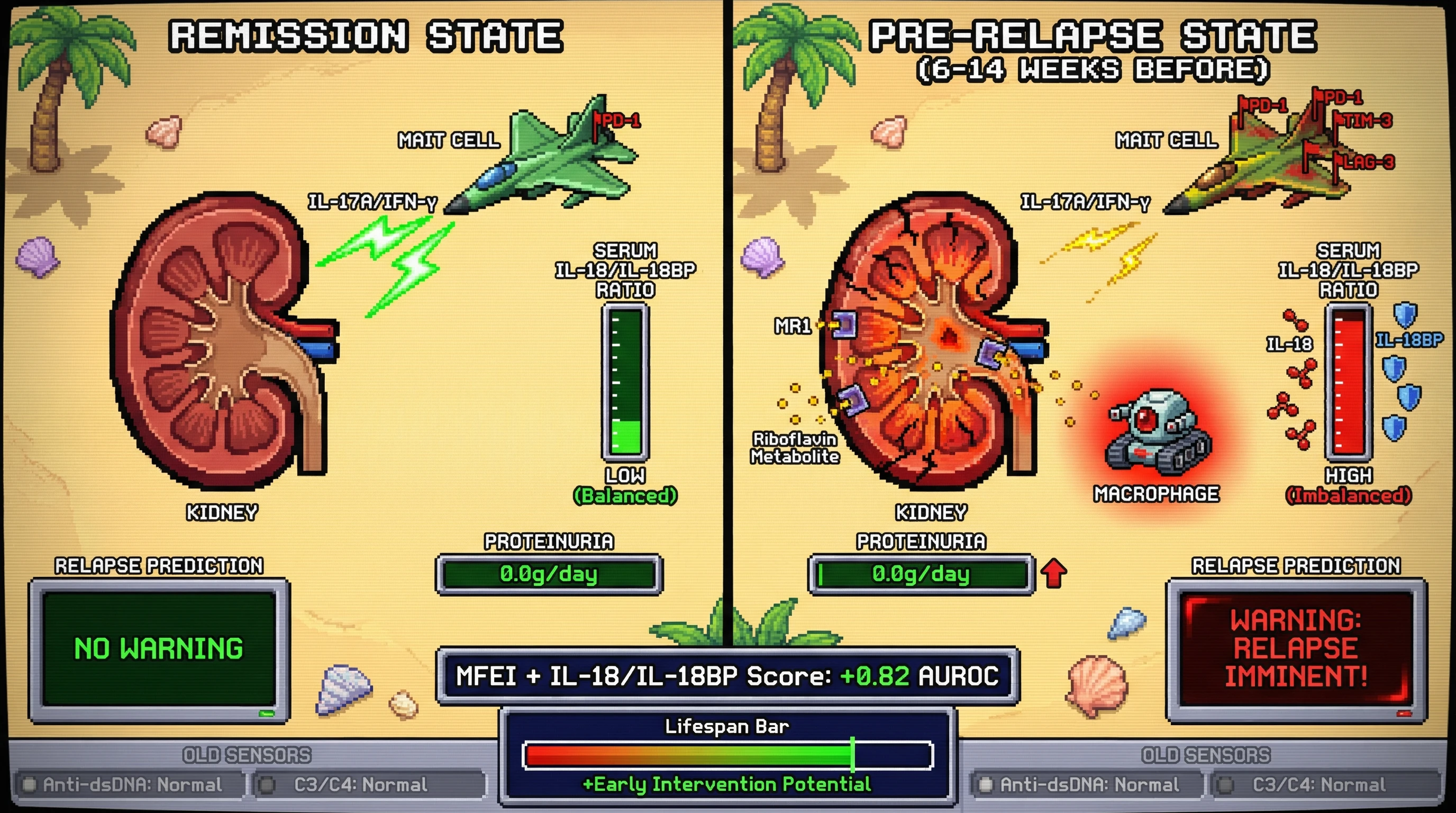Click the green marker on the Lifespan Bar
The height and width of the screenshot is (813, 1456).
(853, 755)
